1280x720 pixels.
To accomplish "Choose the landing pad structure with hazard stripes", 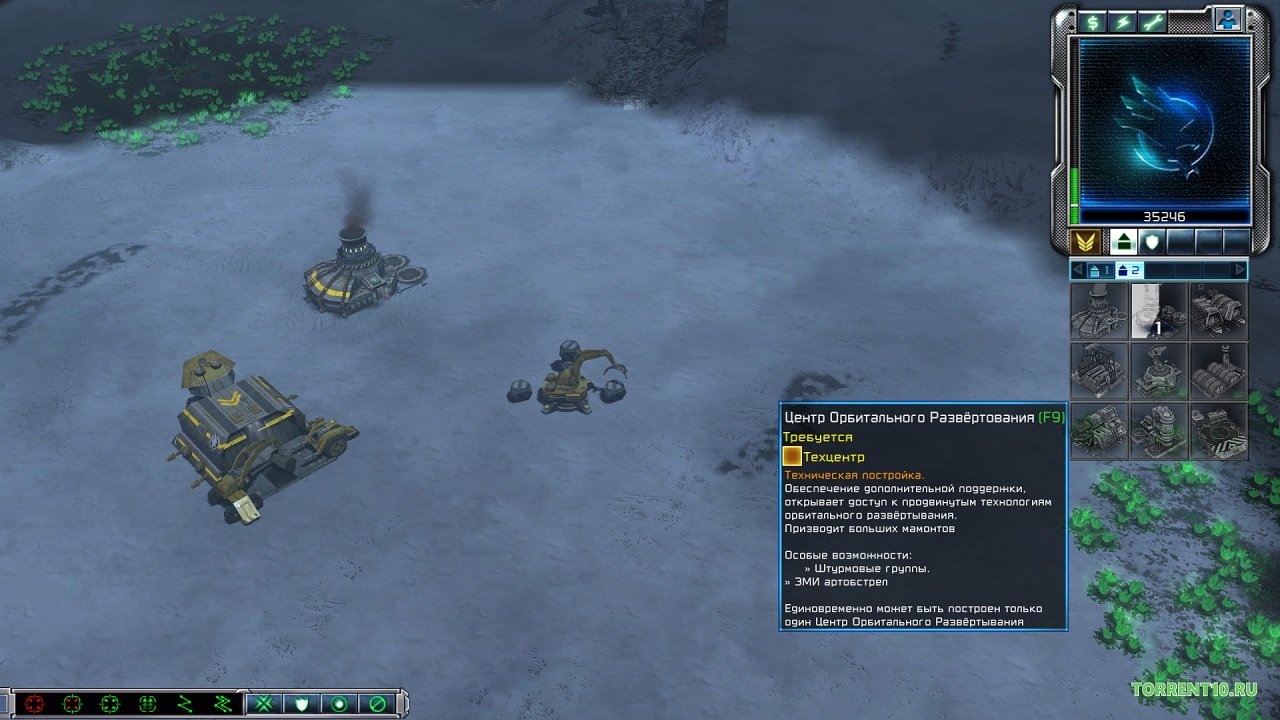I will 1219,431.
